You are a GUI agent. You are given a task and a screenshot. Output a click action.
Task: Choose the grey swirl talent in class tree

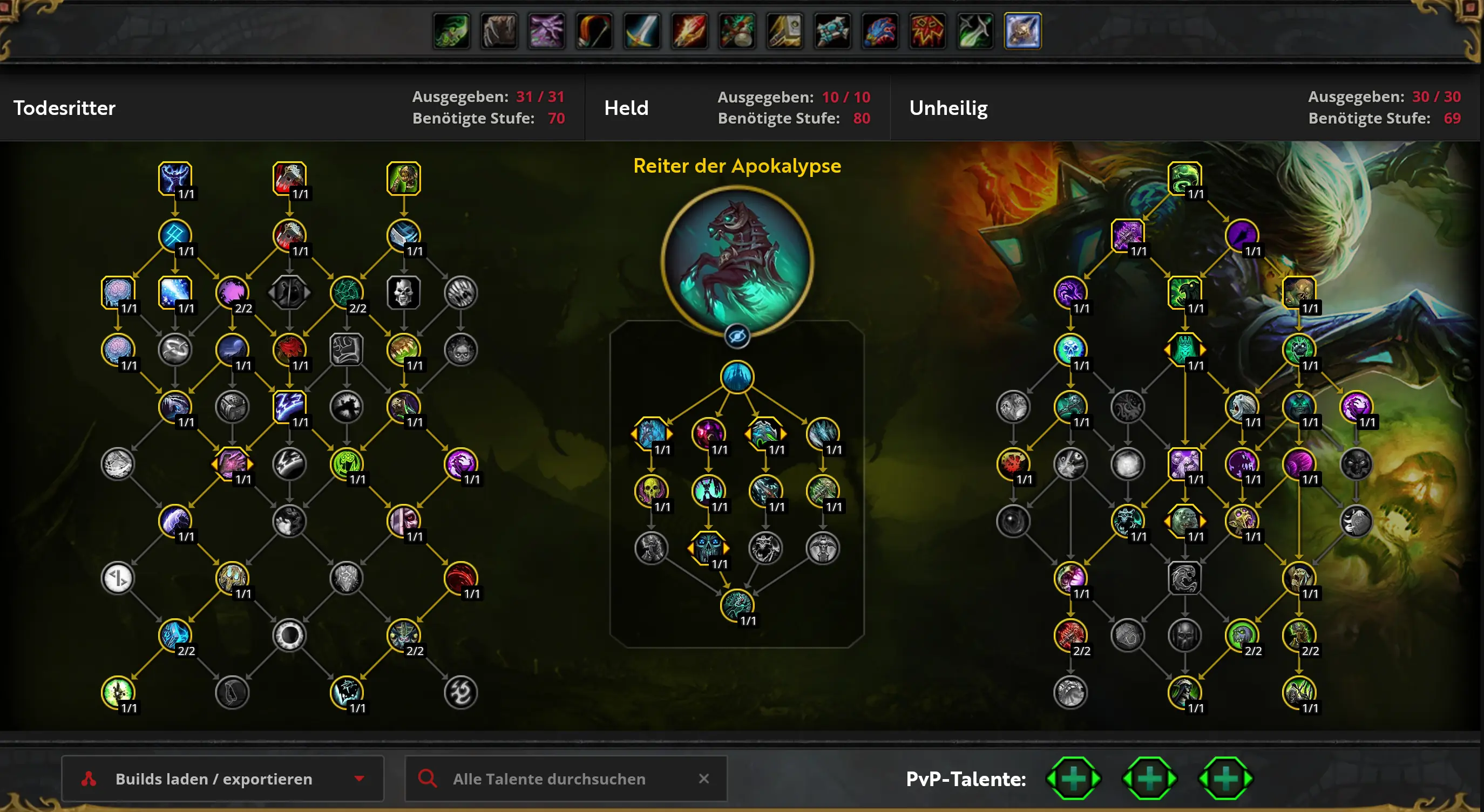460,692
